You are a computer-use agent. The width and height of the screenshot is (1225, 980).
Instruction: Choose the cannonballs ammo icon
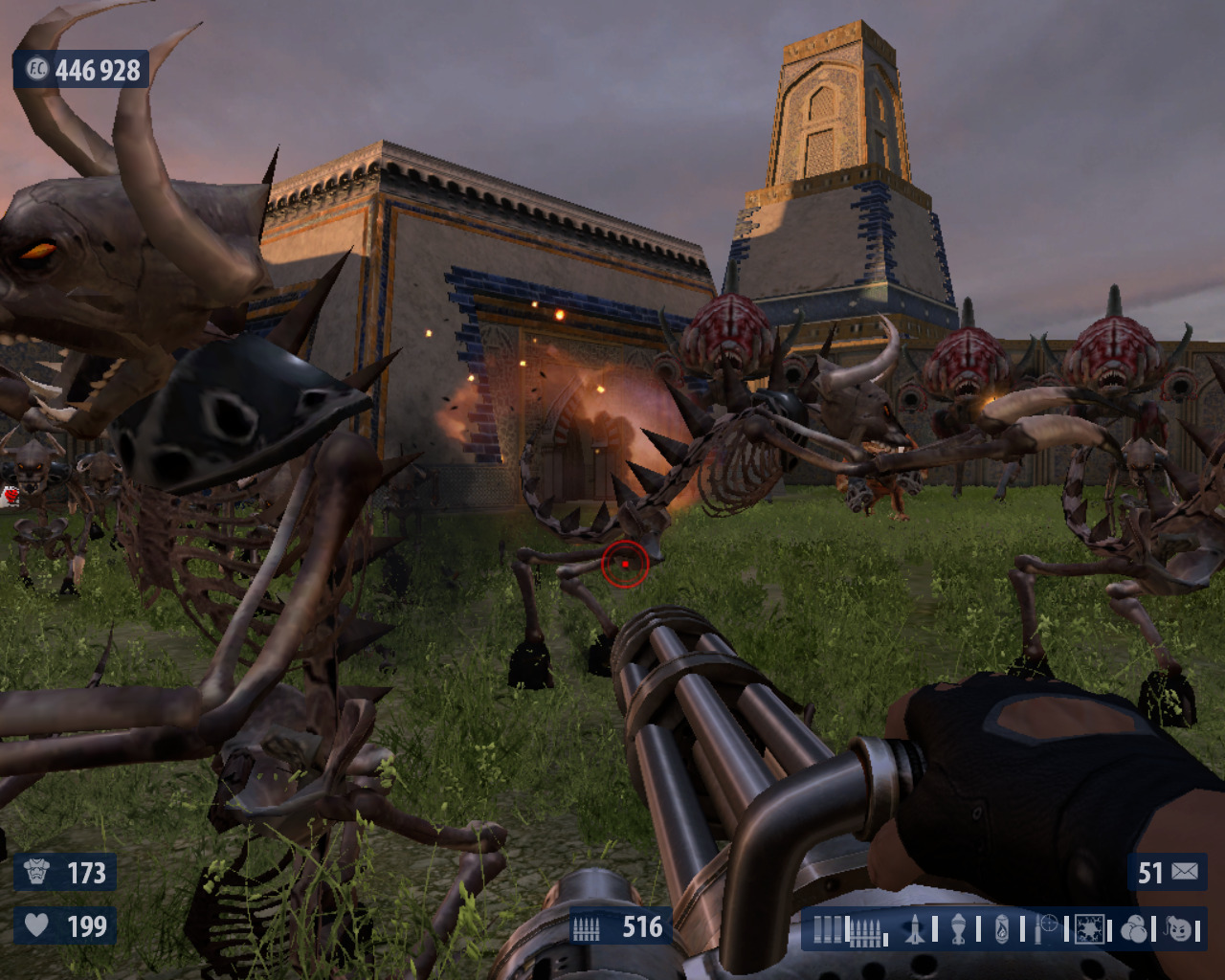point(1134,929)
